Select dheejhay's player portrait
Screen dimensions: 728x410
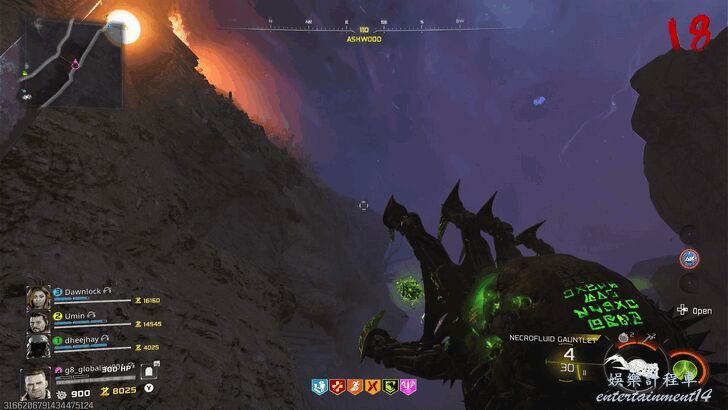39,347
